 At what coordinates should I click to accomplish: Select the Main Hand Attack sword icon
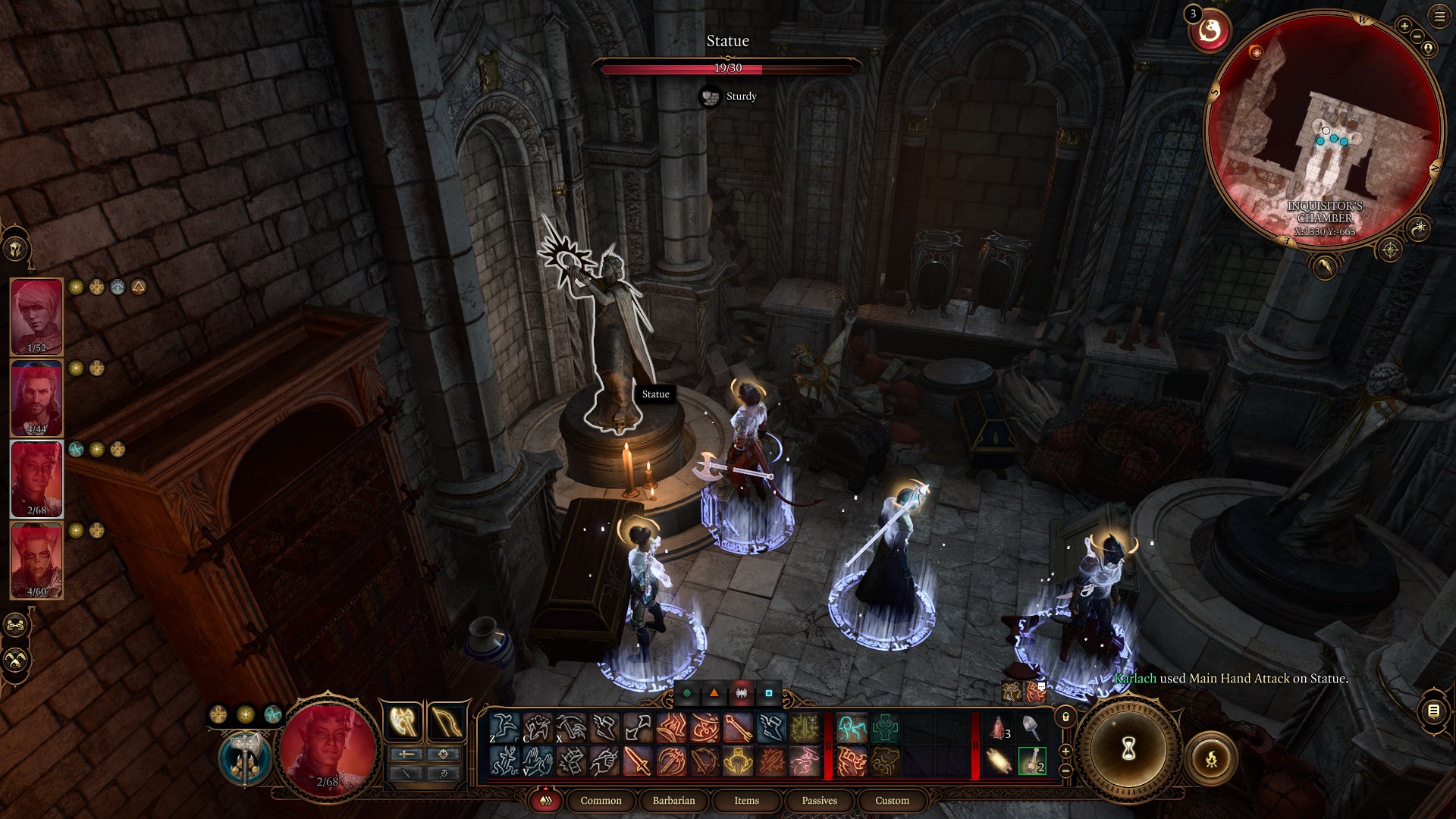tap(637, 762)
